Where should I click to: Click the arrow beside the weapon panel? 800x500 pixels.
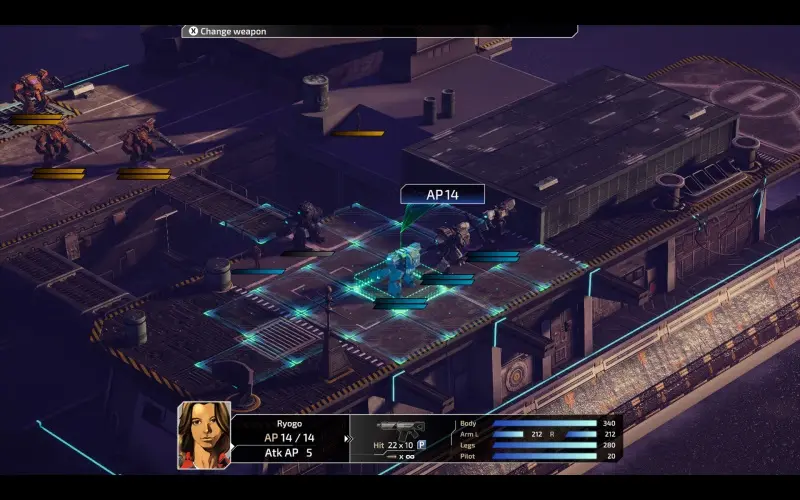pos(347,438)
